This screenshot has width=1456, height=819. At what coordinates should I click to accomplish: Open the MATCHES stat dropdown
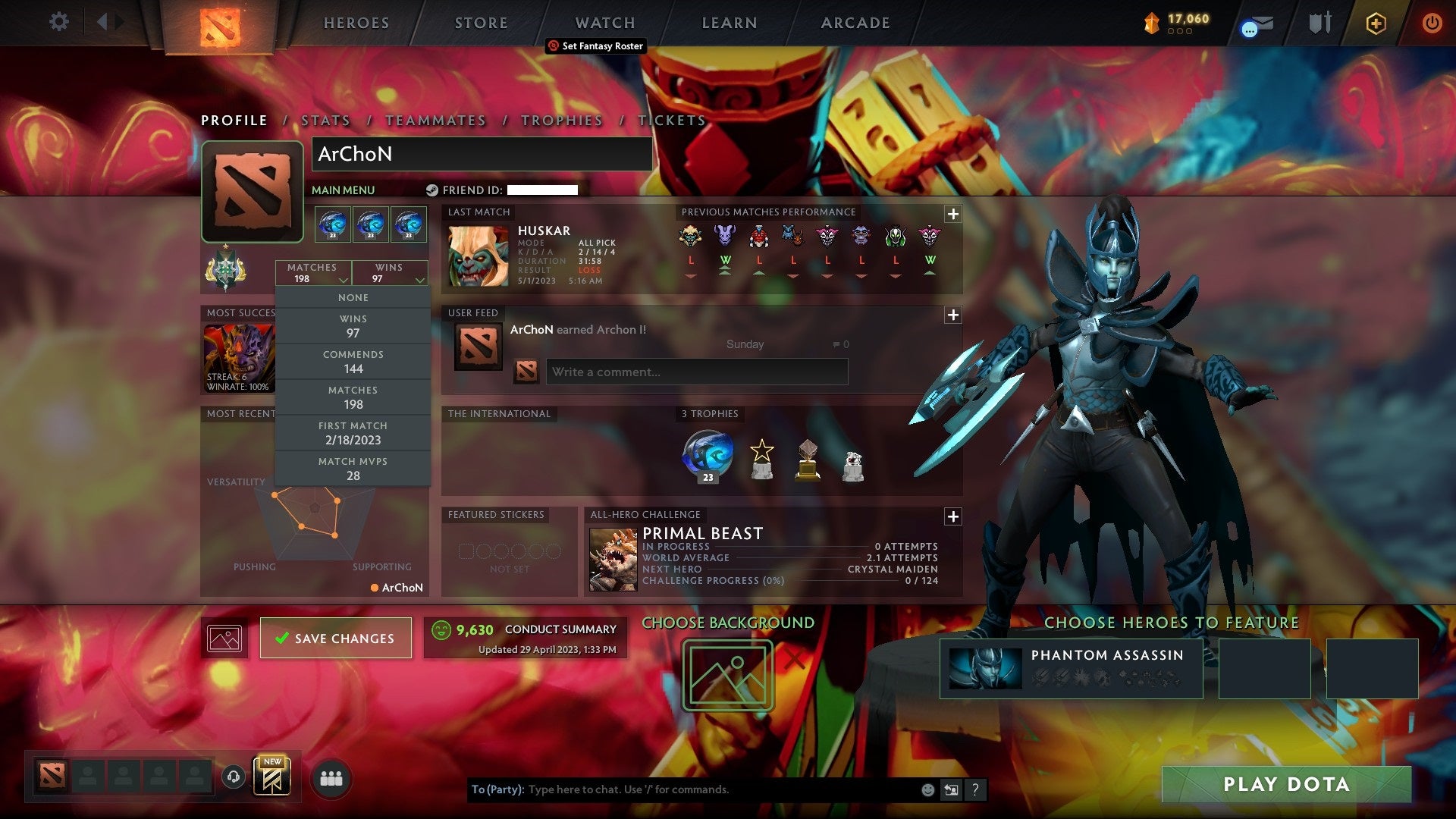tap(312, 273)
